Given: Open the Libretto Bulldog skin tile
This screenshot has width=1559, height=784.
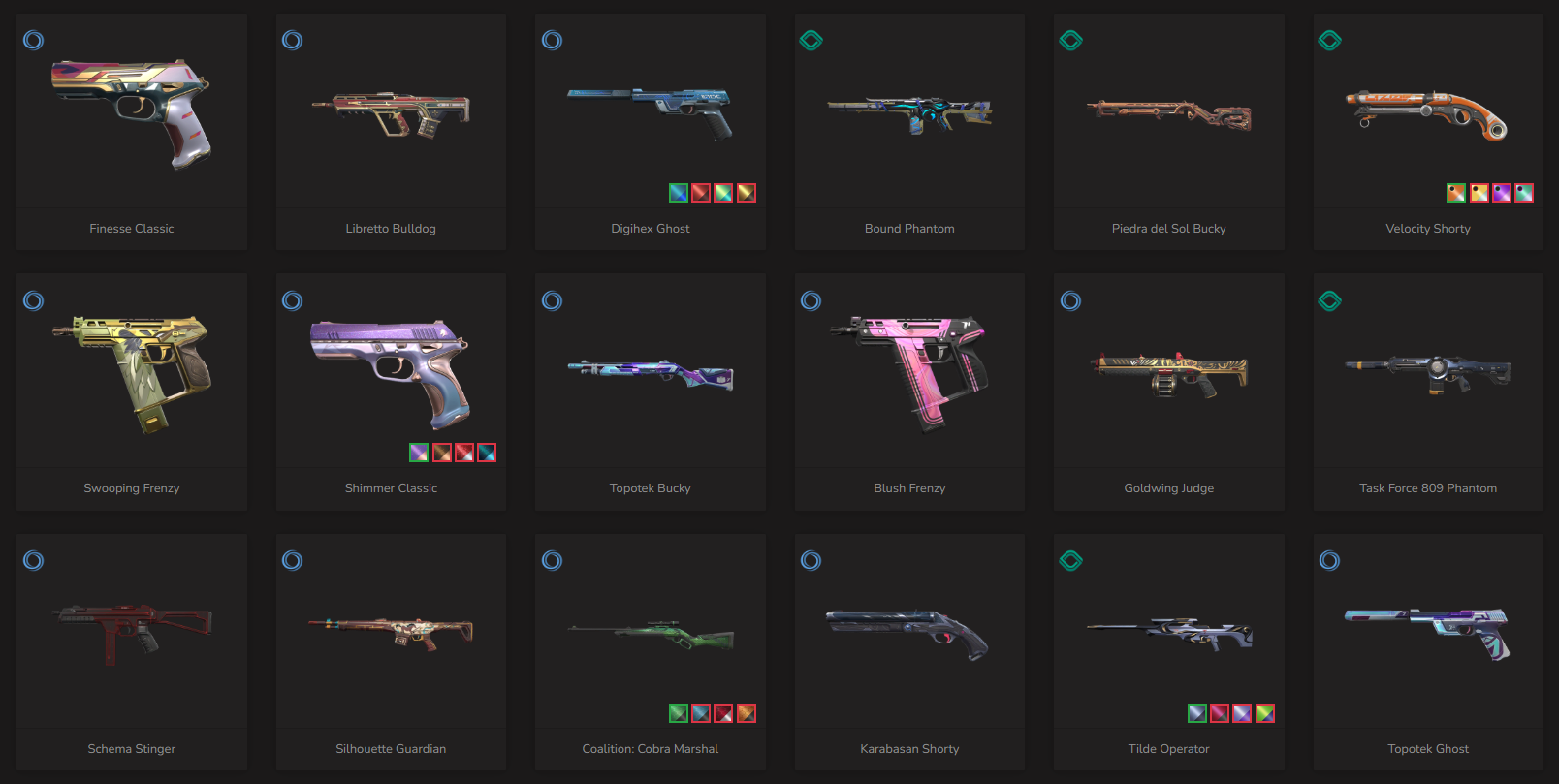Looking at the screenshot, I should [391, 116].
